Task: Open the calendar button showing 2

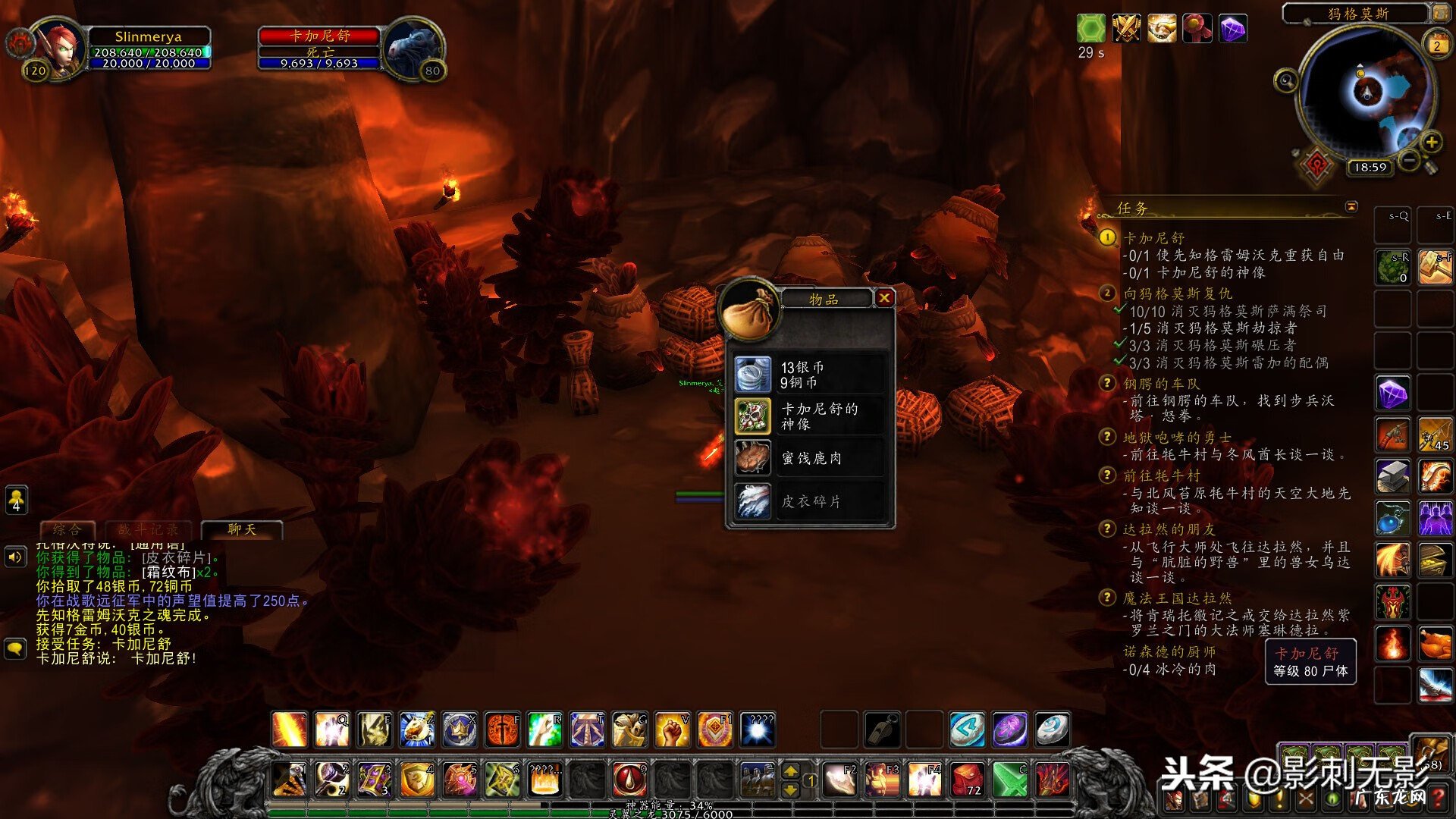Action: point(1436,45)
